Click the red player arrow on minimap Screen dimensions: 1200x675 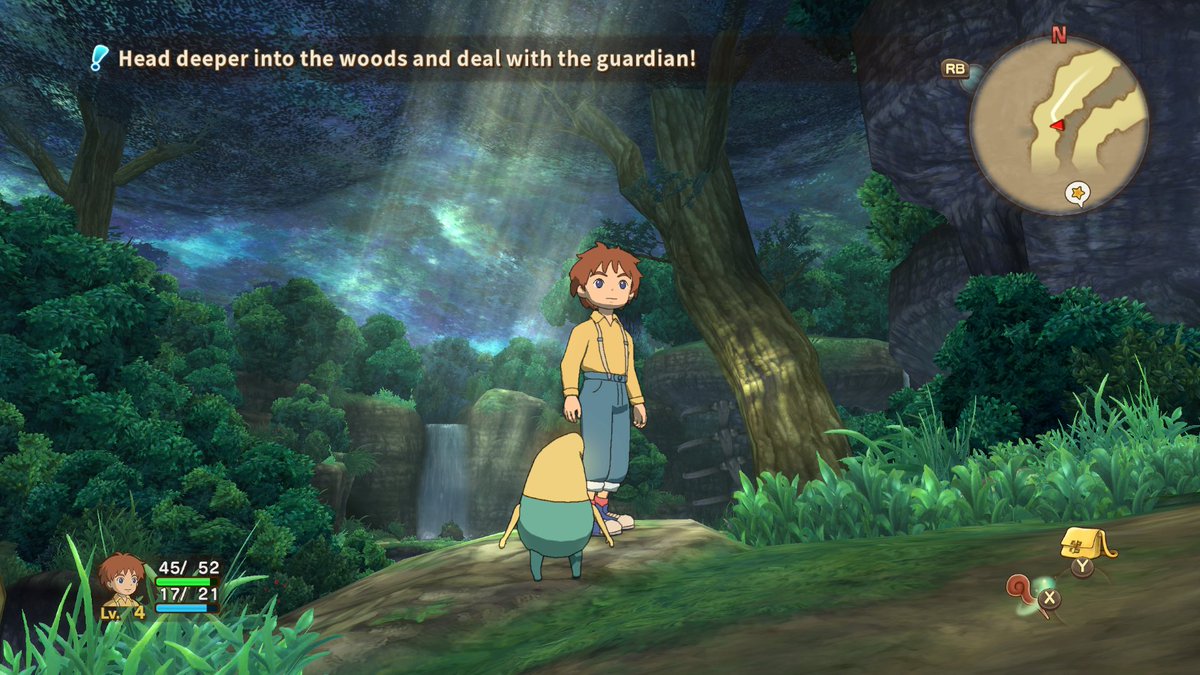(1056, 124)
